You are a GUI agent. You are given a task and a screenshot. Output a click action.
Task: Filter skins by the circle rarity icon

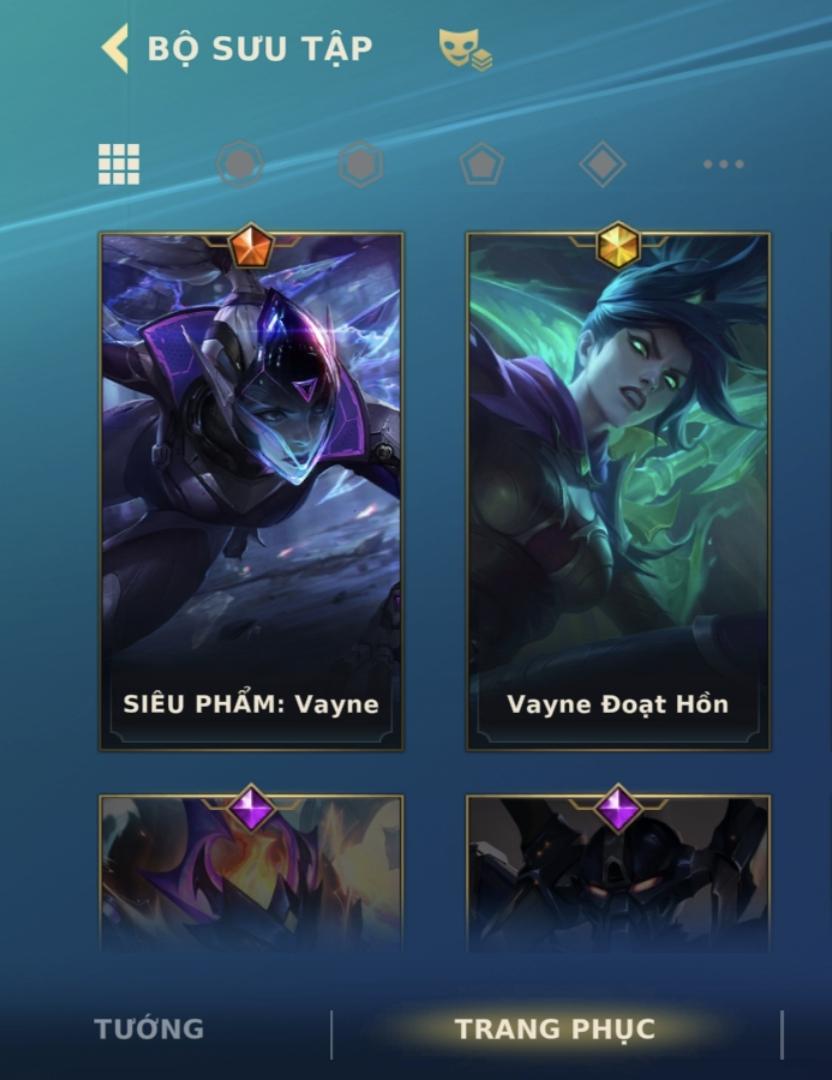(240, 164)
